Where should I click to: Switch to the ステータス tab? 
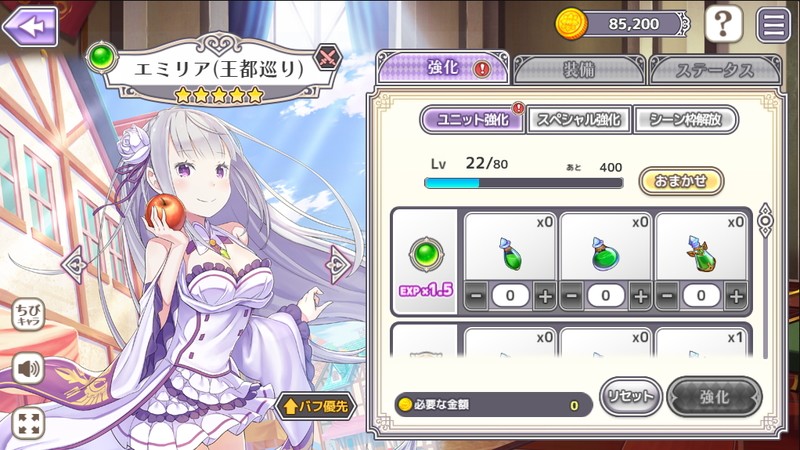[x=714, y=69]
